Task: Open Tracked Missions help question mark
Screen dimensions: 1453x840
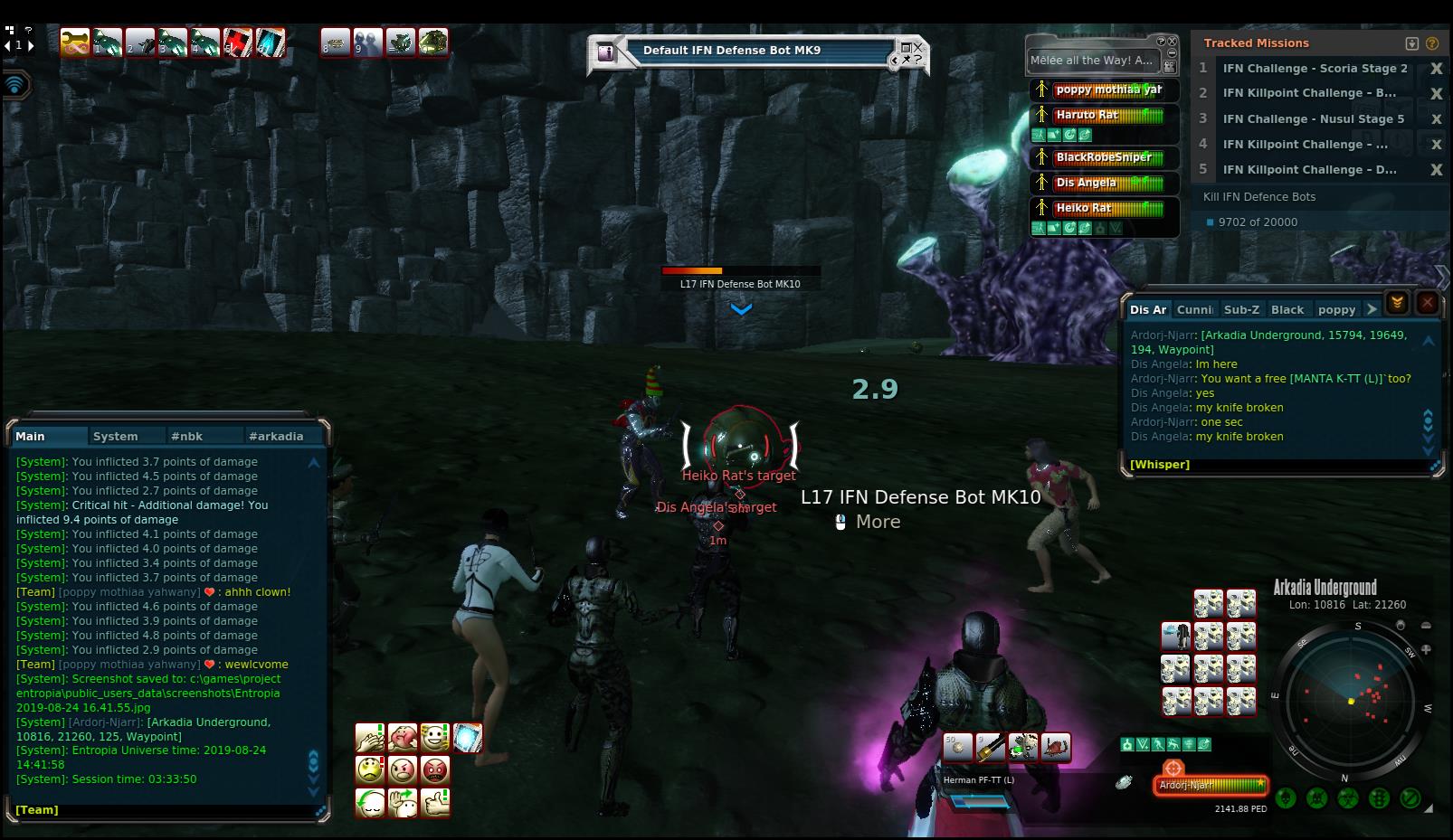Action: [1431, 43]
